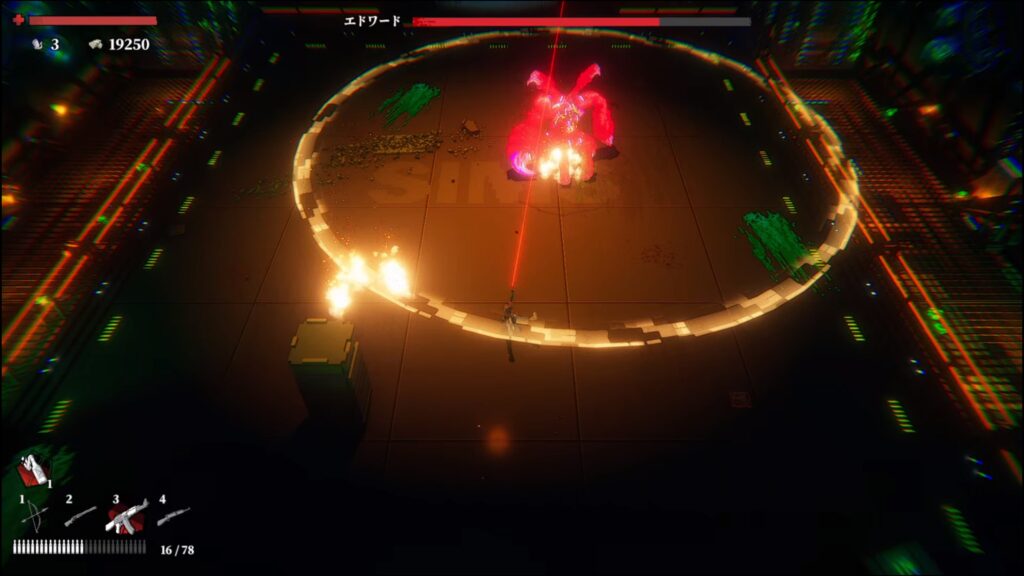Image resolution: width=1024 pixels, height=576 pixels.
Task: Equip the rifle in slot 4
Action: [x=173, y=516]
